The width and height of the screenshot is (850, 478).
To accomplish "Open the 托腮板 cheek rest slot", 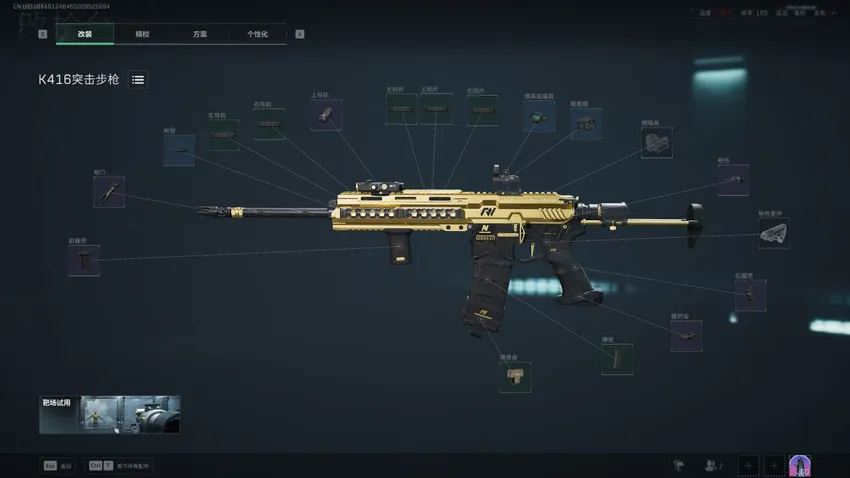I will 656,143.
